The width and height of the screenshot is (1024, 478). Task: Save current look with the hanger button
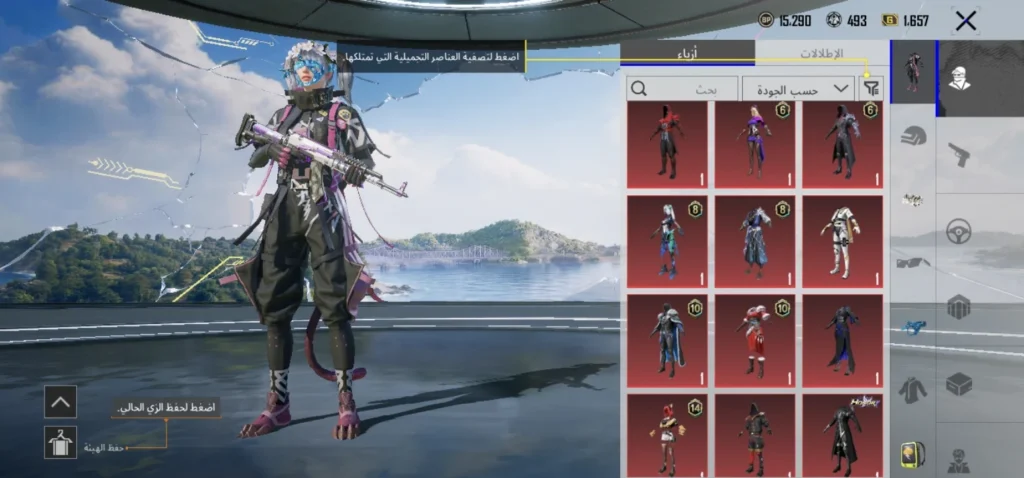(x=61, y=442)
